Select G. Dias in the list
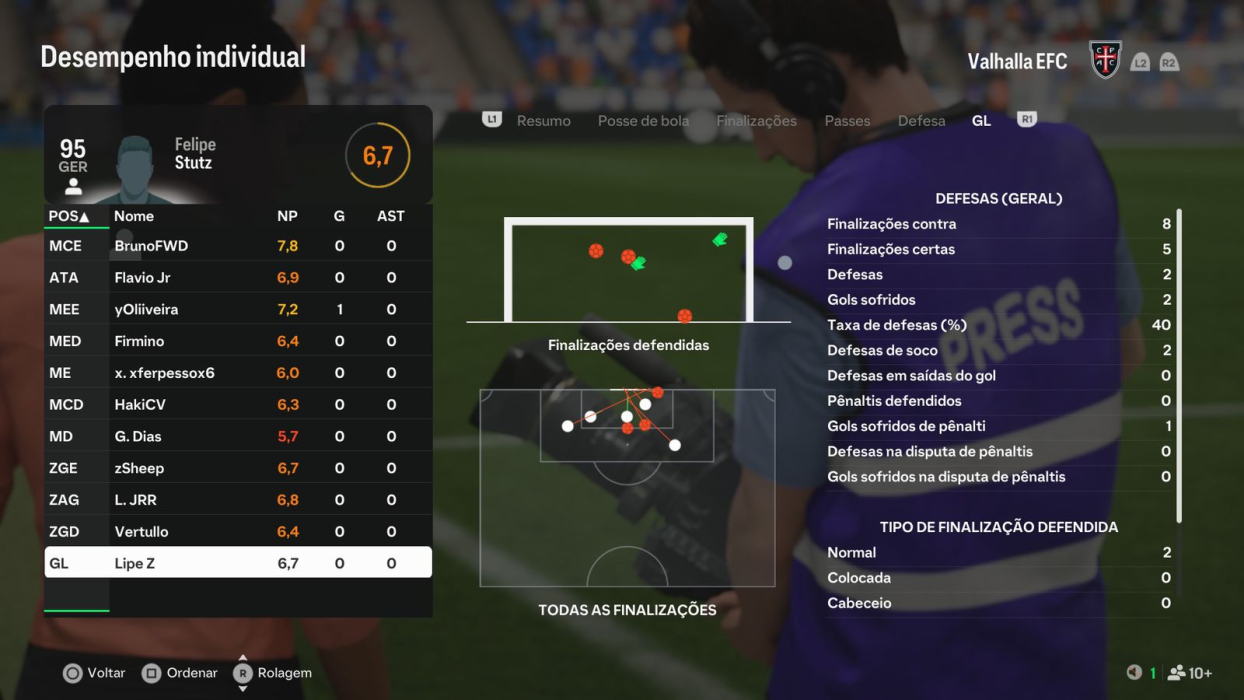Screen dimensions: 1244x700 pyautogui.click(x=238, y=437)
